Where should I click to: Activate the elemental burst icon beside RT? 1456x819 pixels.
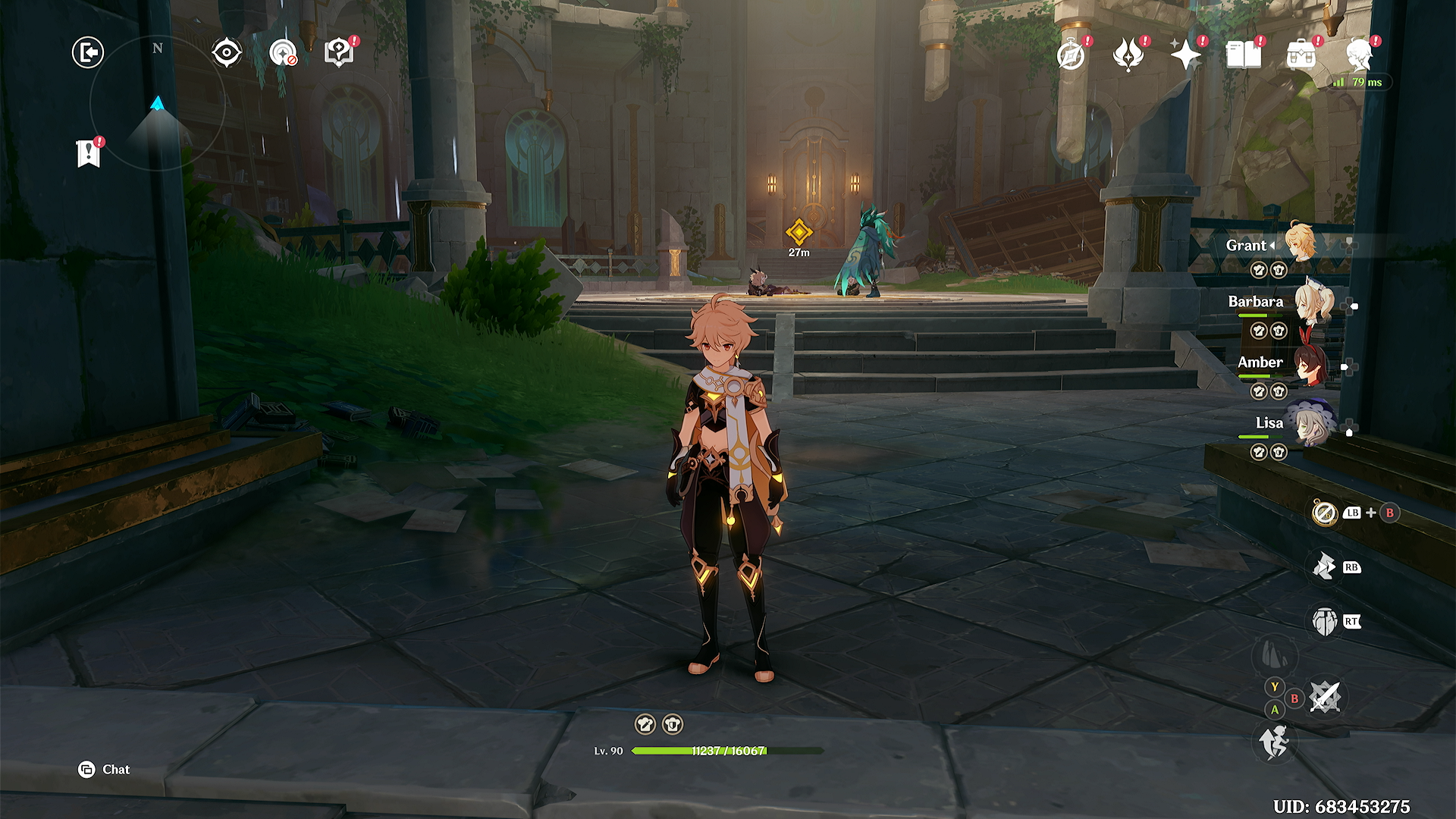(x=1324, y=622)
